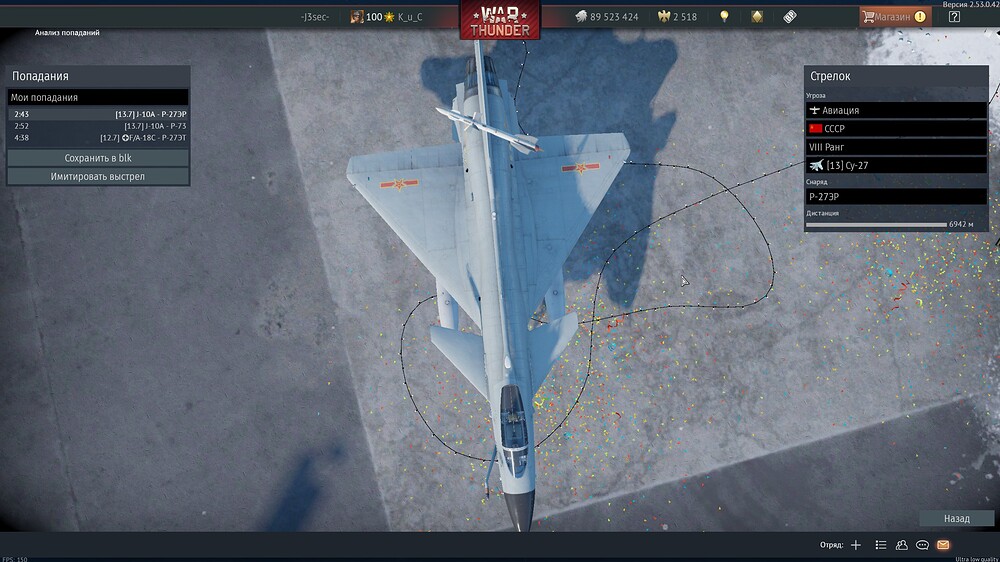
Task: Open the chat speech bubble icon
Action: coord(922,545)
